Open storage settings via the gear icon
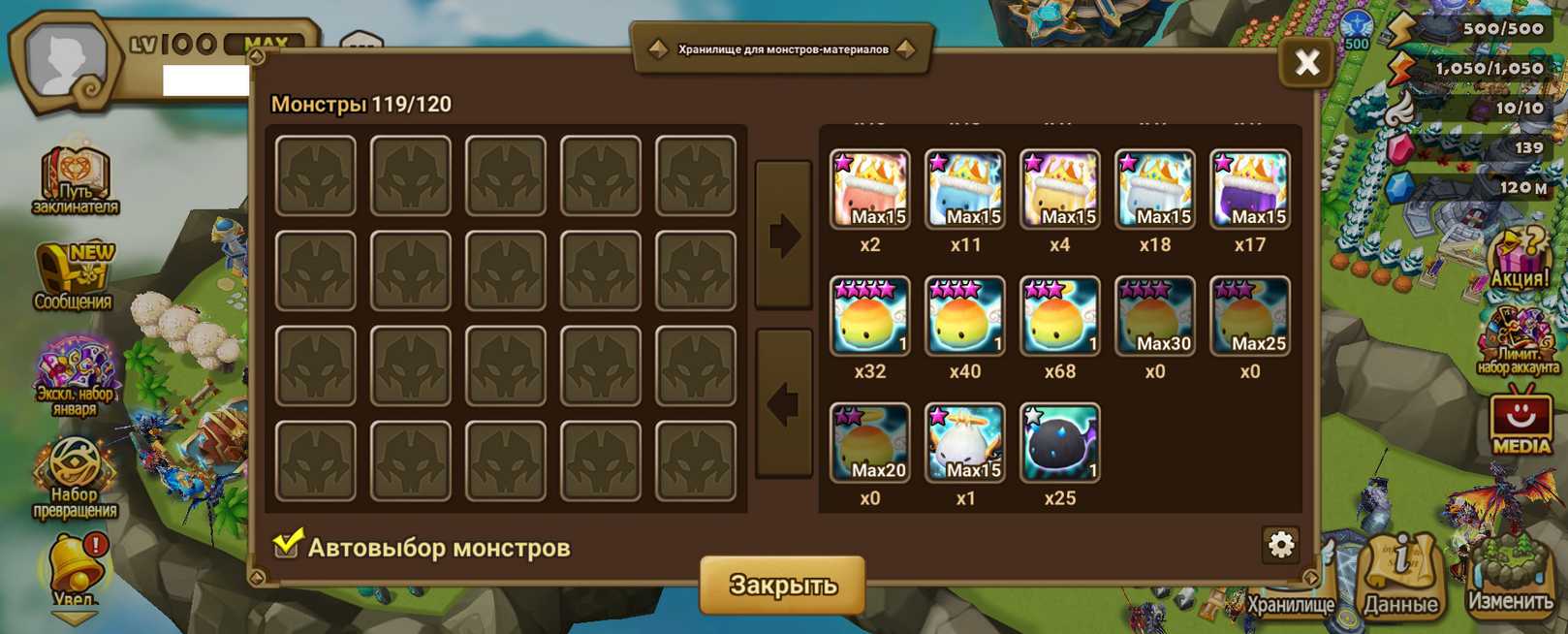The width and height of the screenshot is (1568, 634). (x=1281, y=545)
